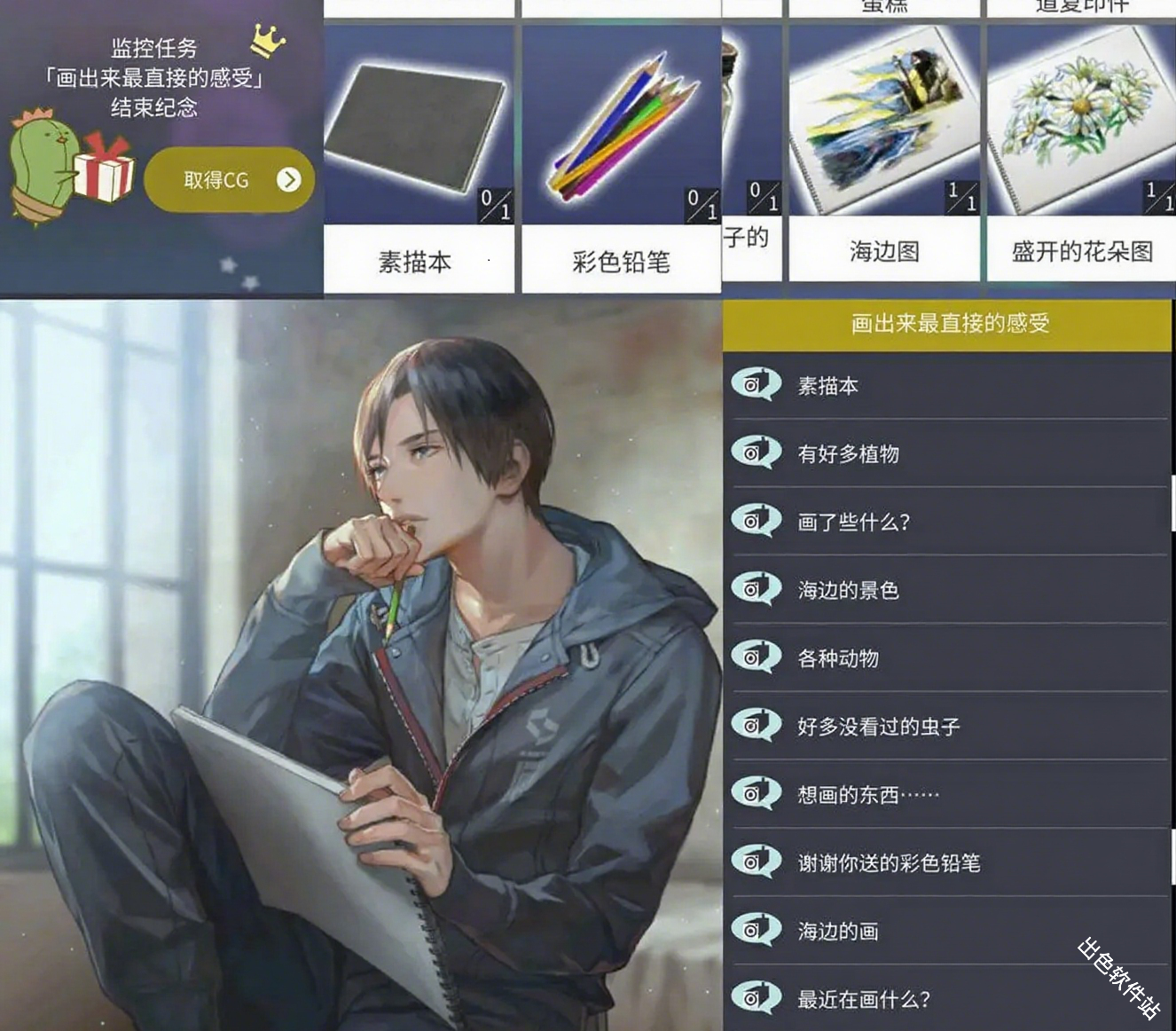Screen dimensions: 1176x1031
Task: Click the camera icon beside 谢谢你送的彩色铅笔
Action: [755, 862]
